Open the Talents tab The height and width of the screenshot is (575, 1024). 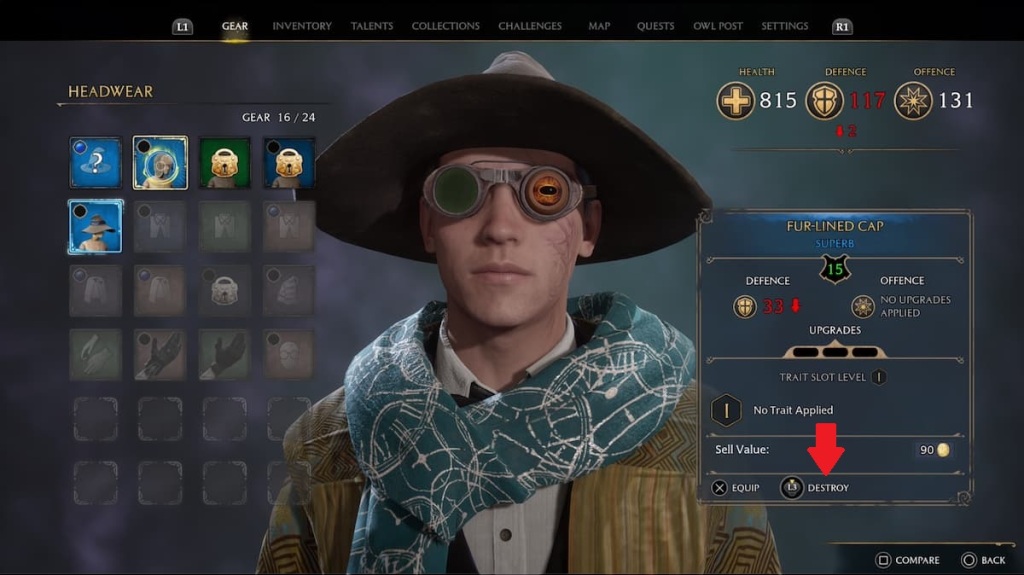(x=371, y=26)
